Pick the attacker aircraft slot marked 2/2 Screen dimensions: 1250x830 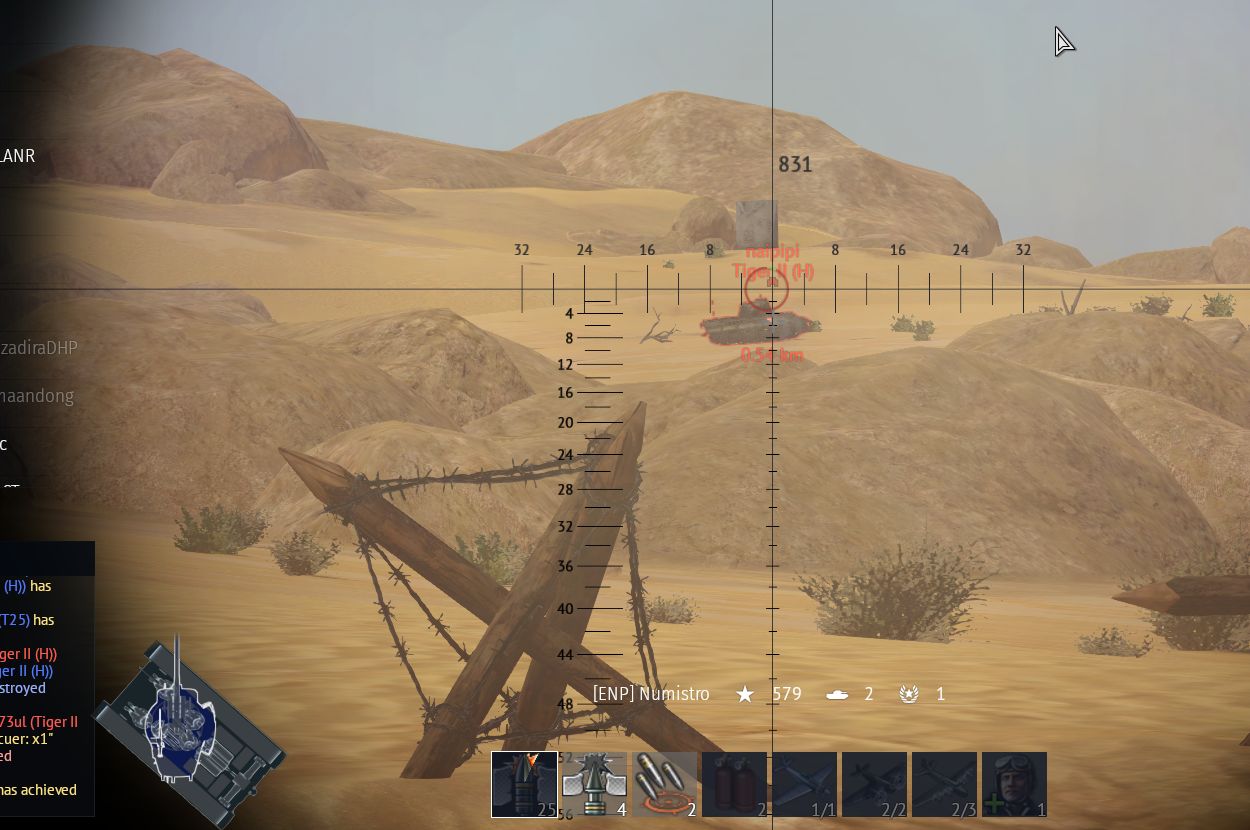(874, 785)
